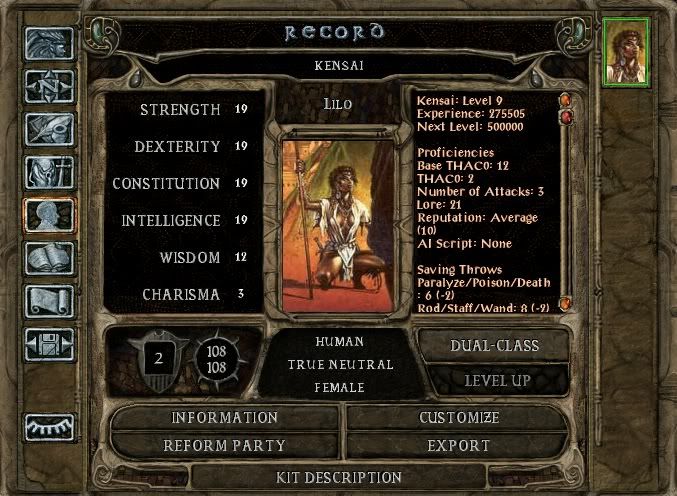Screen dimensions: 677x496
Task: Open the priest scroll icon
Action: [49, 300]
